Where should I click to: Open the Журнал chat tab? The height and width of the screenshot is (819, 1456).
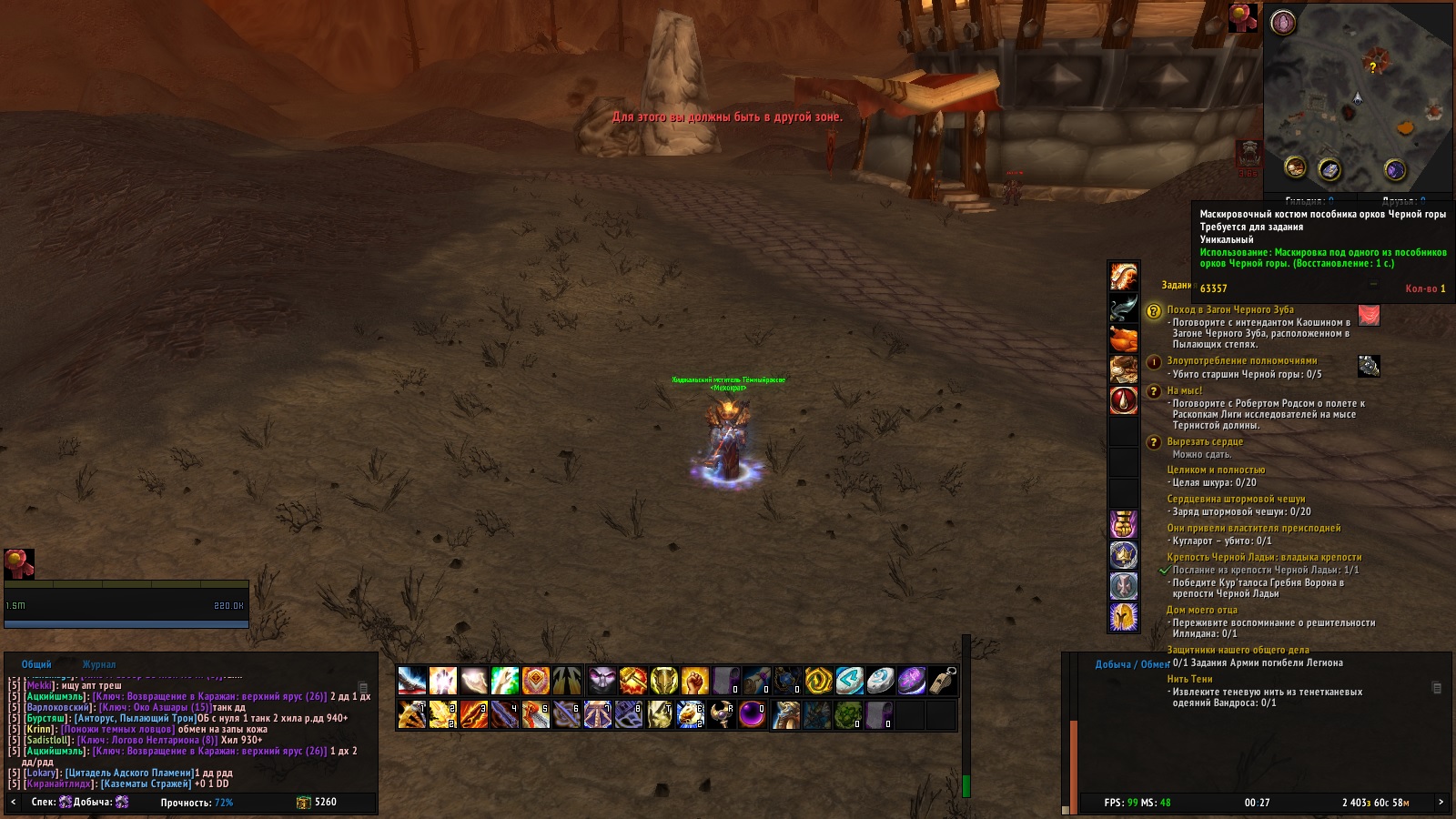point(99,664)
